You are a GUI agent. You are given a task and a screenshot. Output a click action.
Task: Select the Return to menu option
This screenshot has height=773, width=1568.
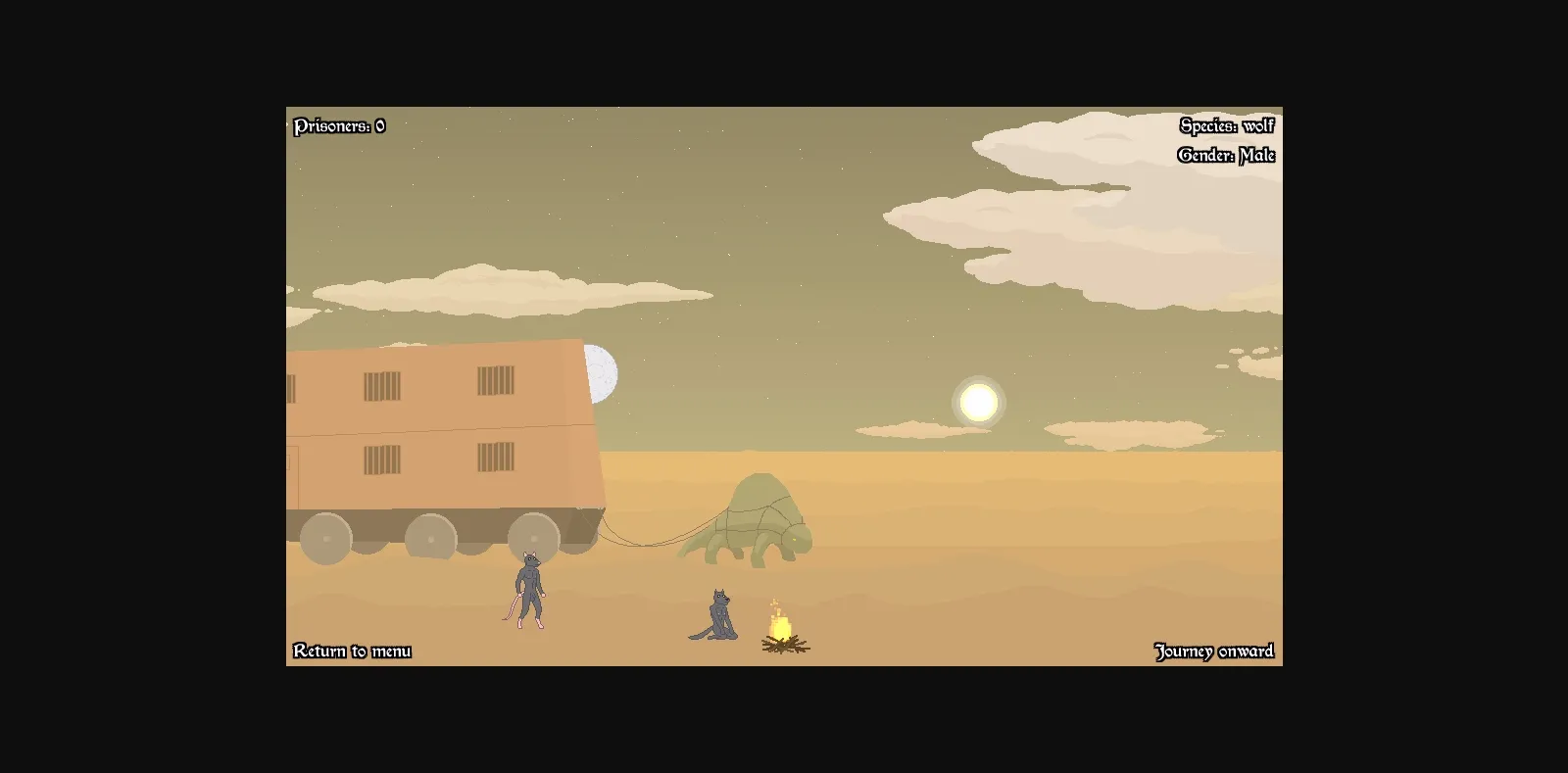(x=353, y=650)
